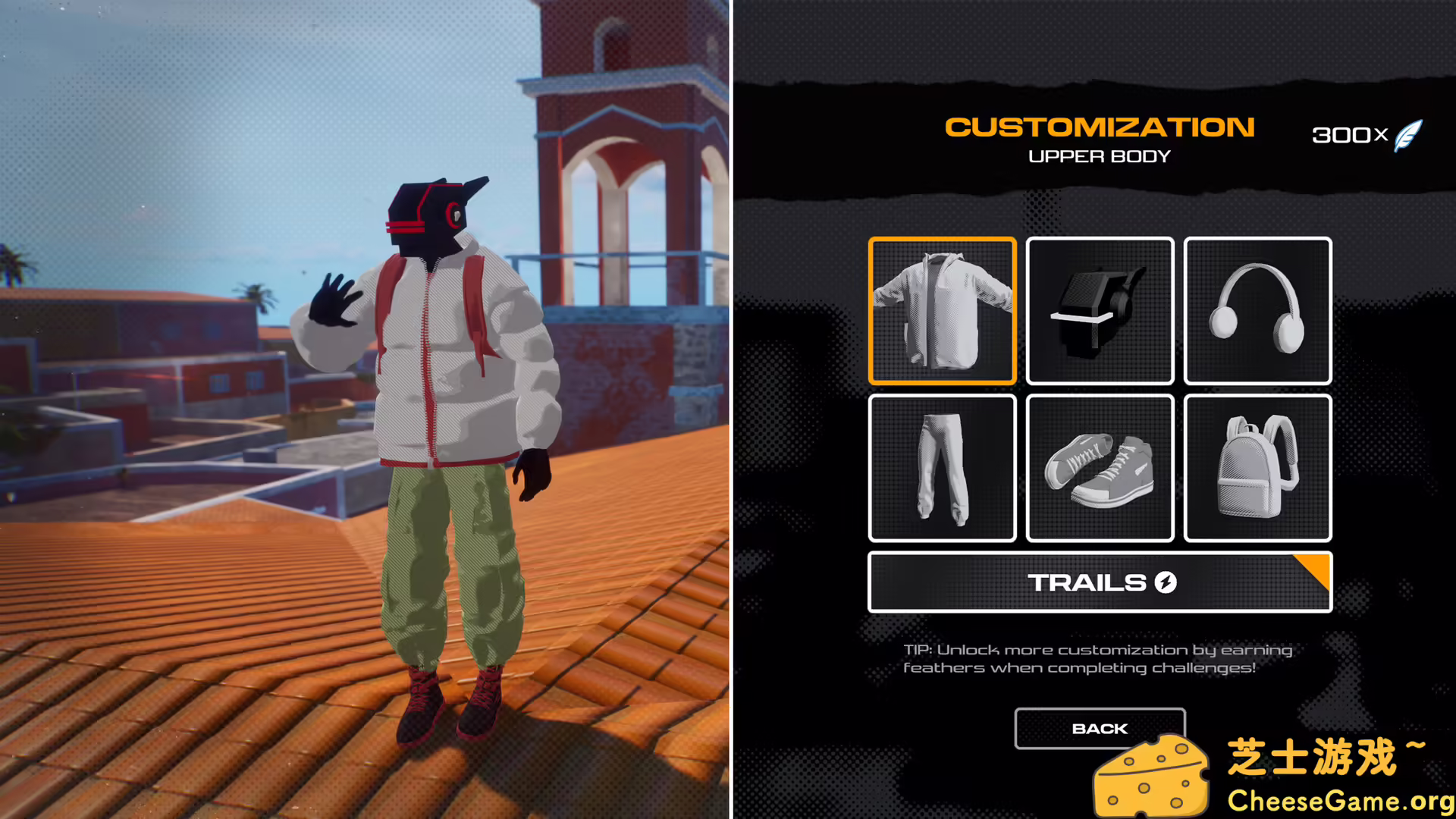The image size is (1456, 819).
Task: Select the white sweatpants icon
Action: pyautogui.click(x=942, y=468)
